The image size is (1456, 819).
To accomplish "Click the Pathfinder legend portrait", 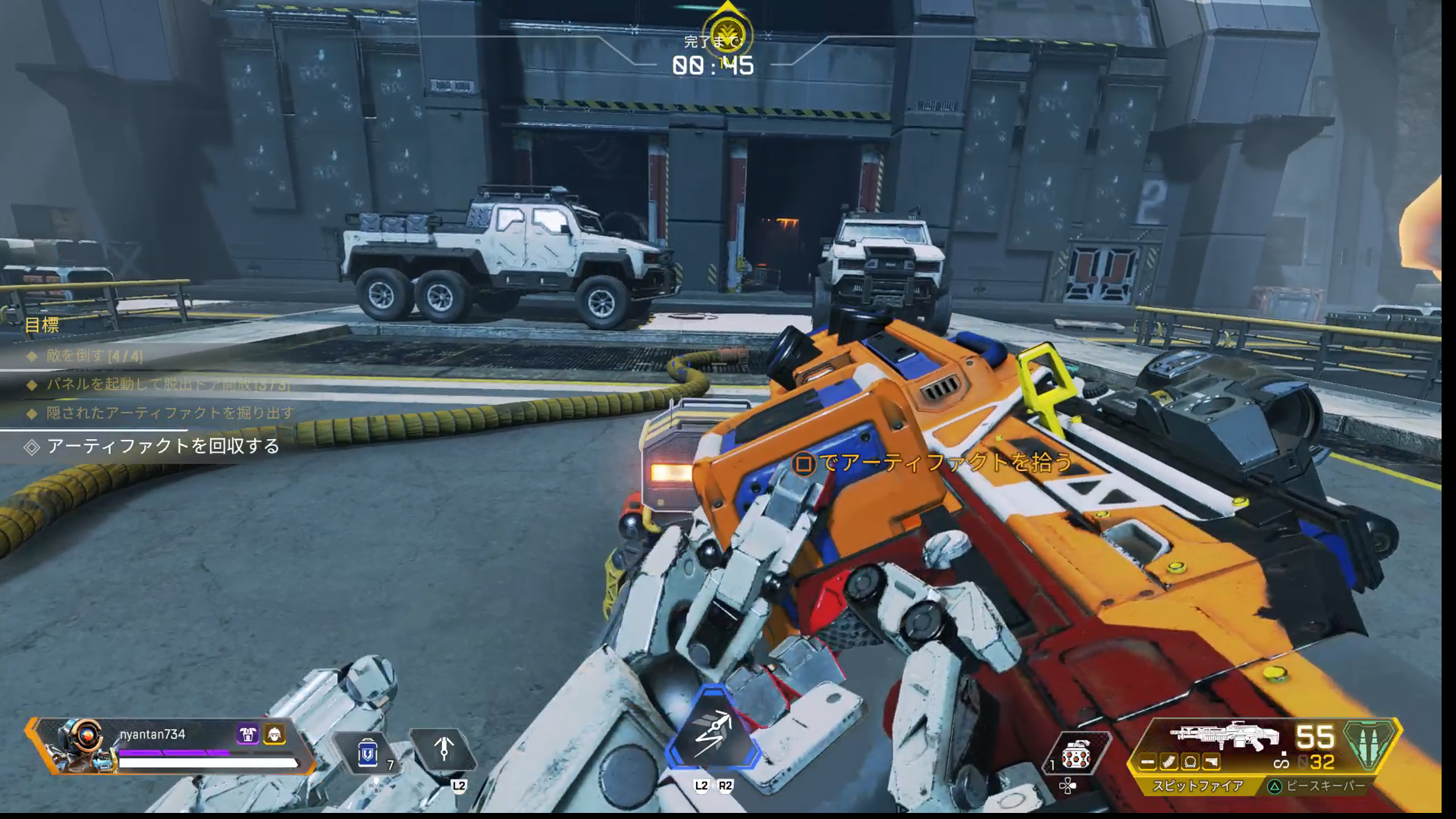I will pyautogui.click(x=77, y=745).
